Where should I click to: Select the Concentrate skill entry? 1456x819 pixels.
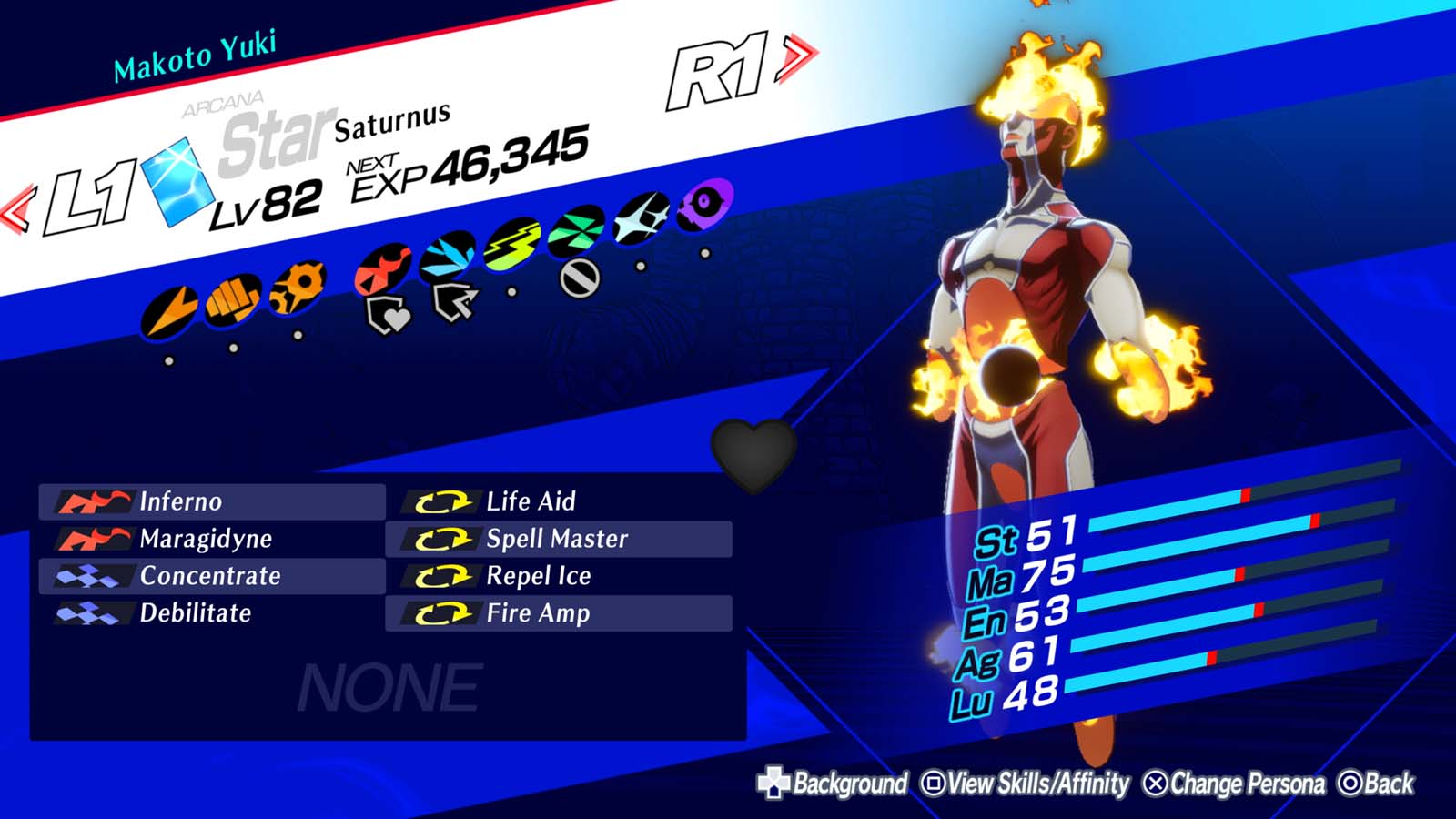coord(209,575)
